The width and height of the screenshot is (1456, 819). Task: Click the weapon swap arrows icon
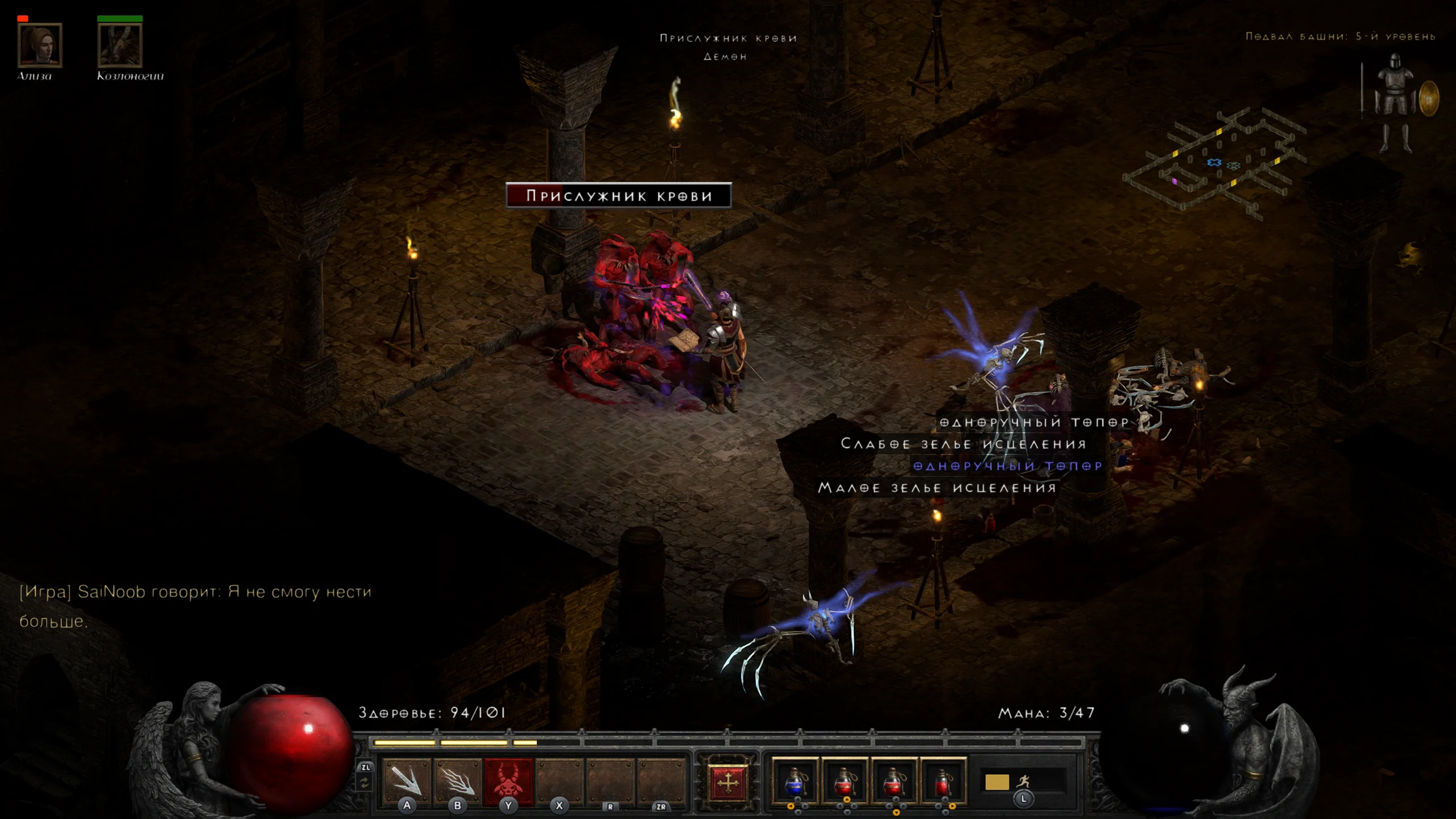point(365,783)
